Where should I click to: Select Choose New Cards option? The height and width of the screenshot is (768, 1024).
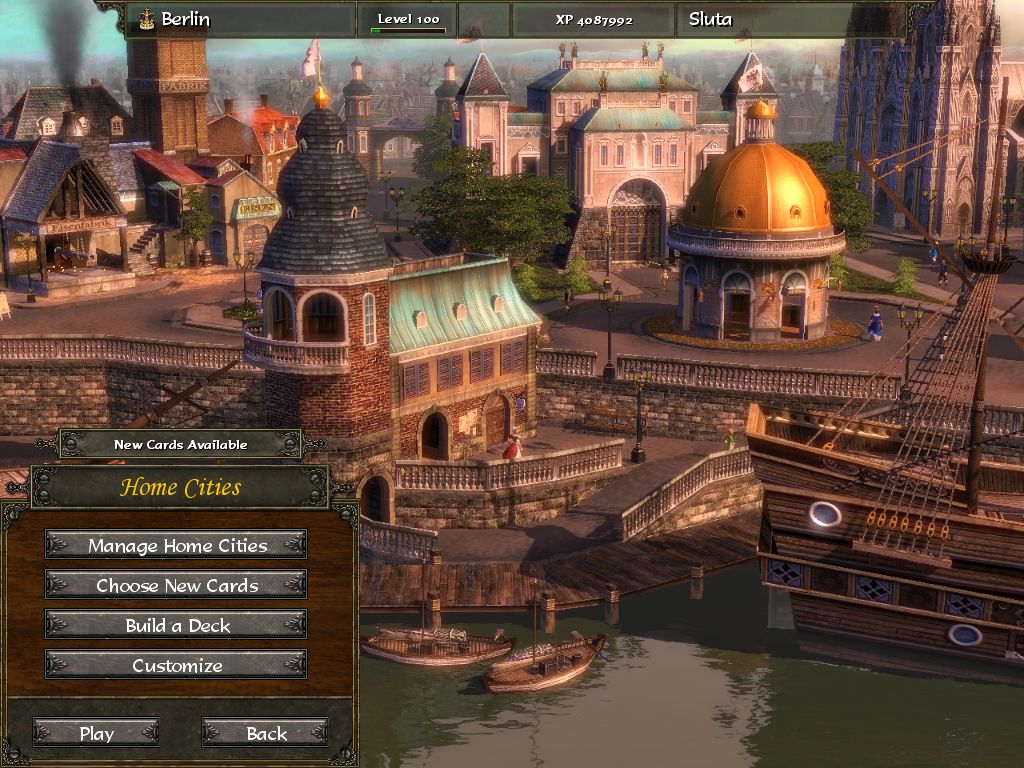coord(176,585)
